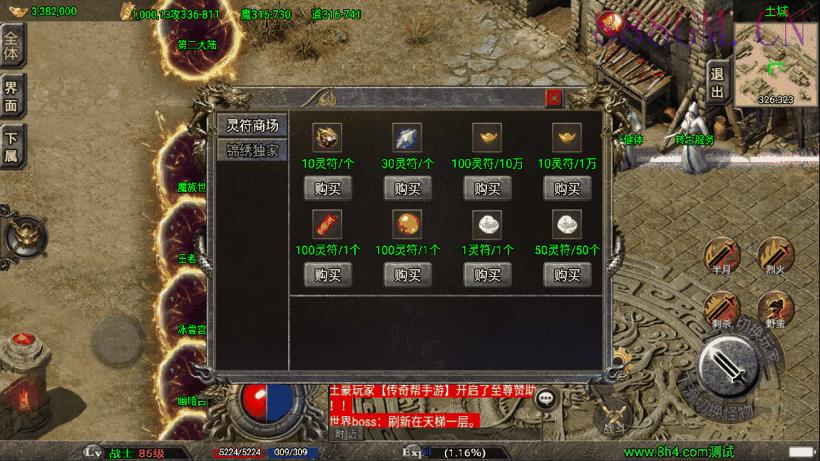Toggle the 界面 interface button
820x461 pixels.
click(x=12, y=97)
